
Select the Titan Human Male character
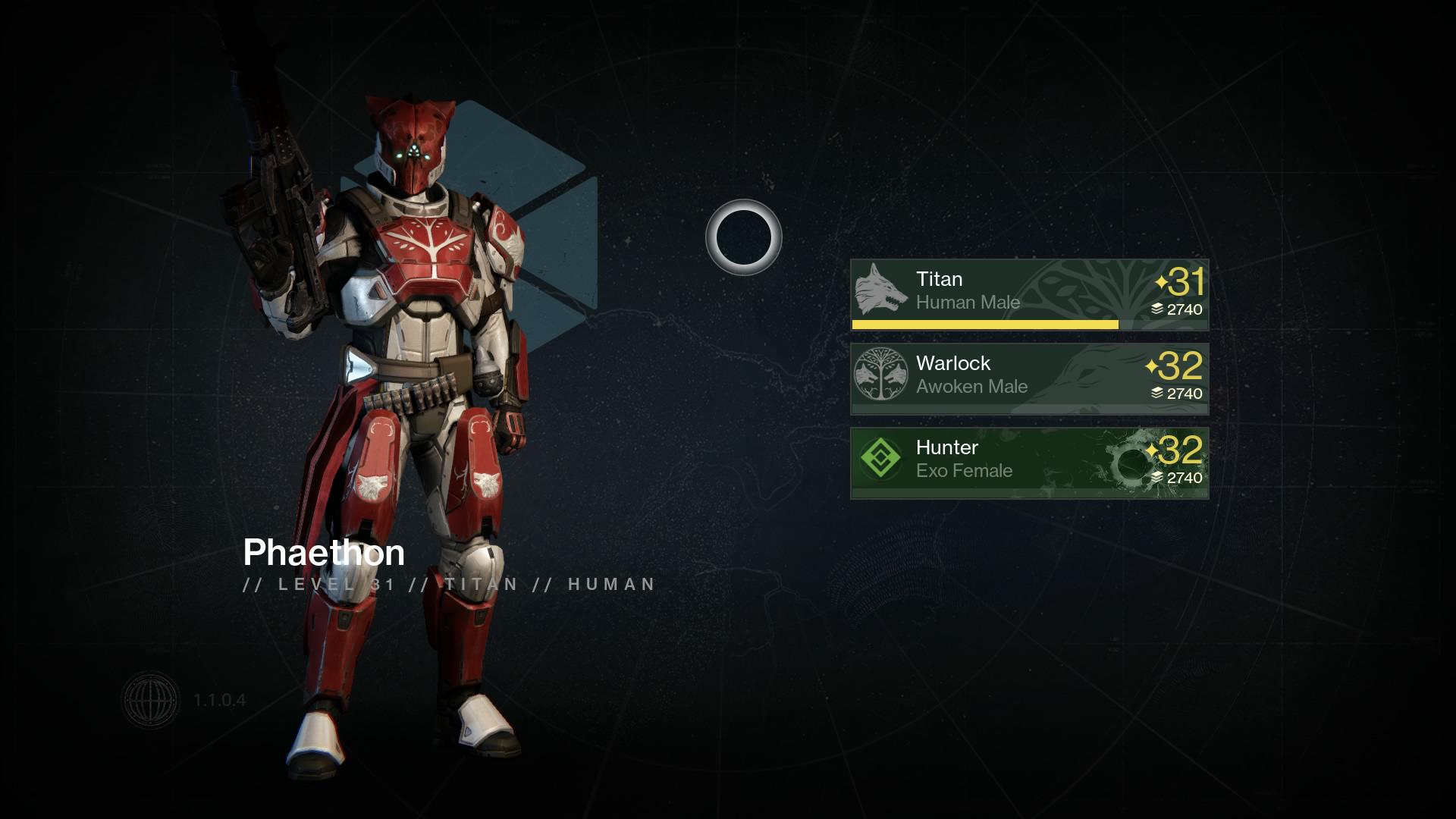(1029, 293)
